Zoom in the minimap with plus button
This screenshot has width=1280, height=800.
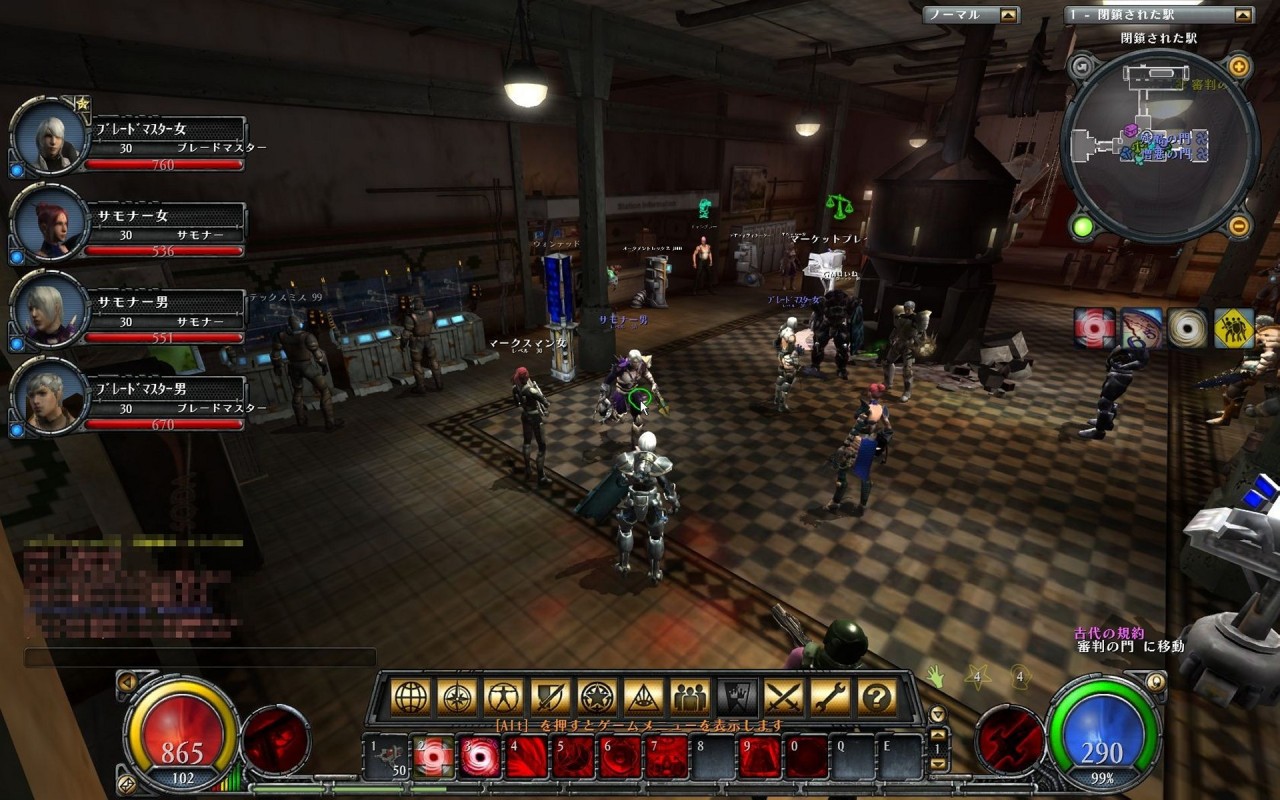tap(1238, 68)
